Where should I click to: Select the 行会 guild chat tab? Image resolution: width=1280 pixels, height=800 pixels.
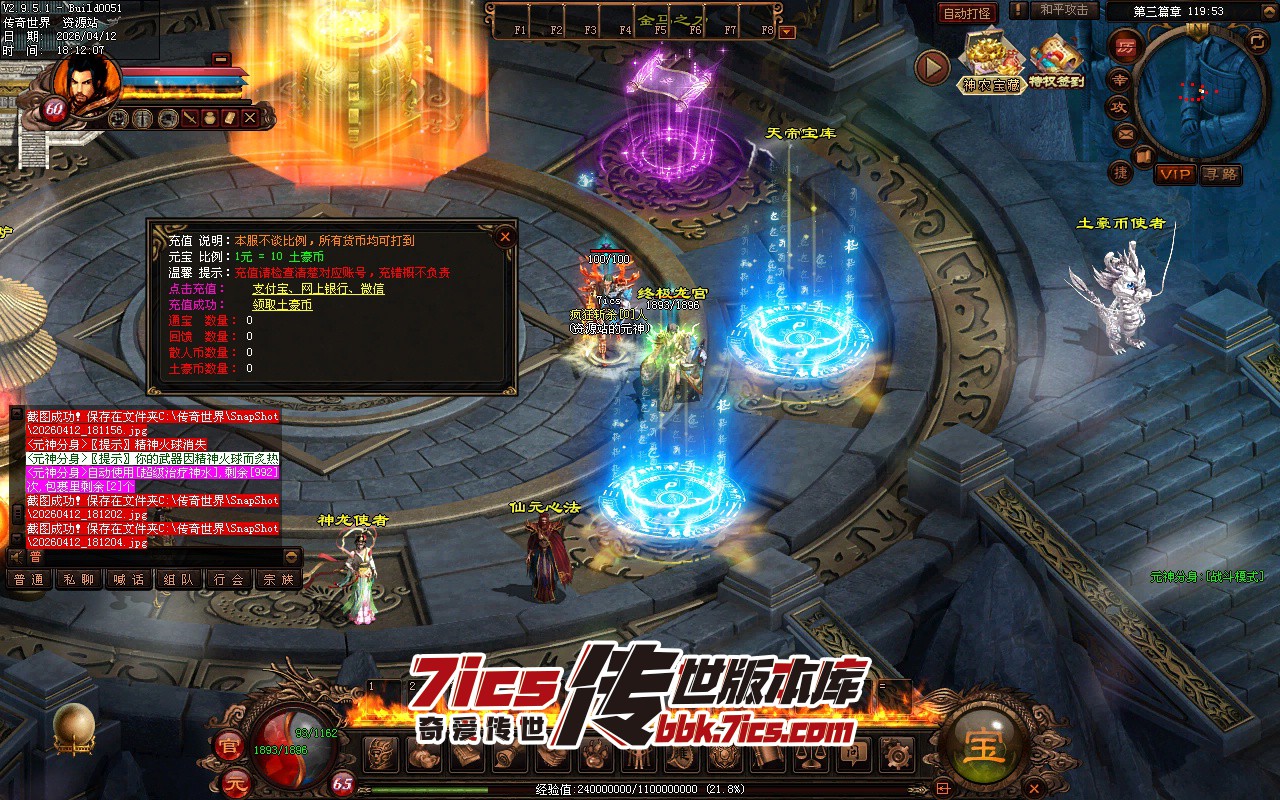point(229,579)
